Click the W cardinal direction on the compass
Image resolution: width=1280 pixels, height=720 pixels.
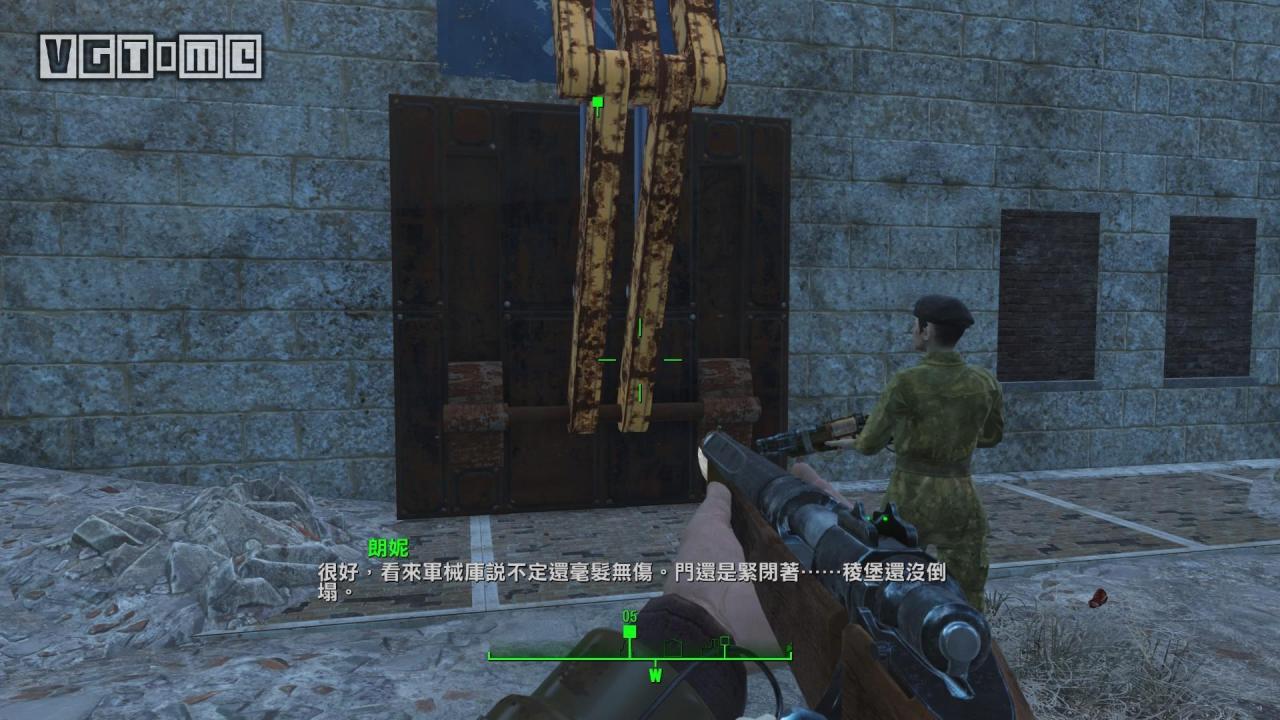[655, 675]
